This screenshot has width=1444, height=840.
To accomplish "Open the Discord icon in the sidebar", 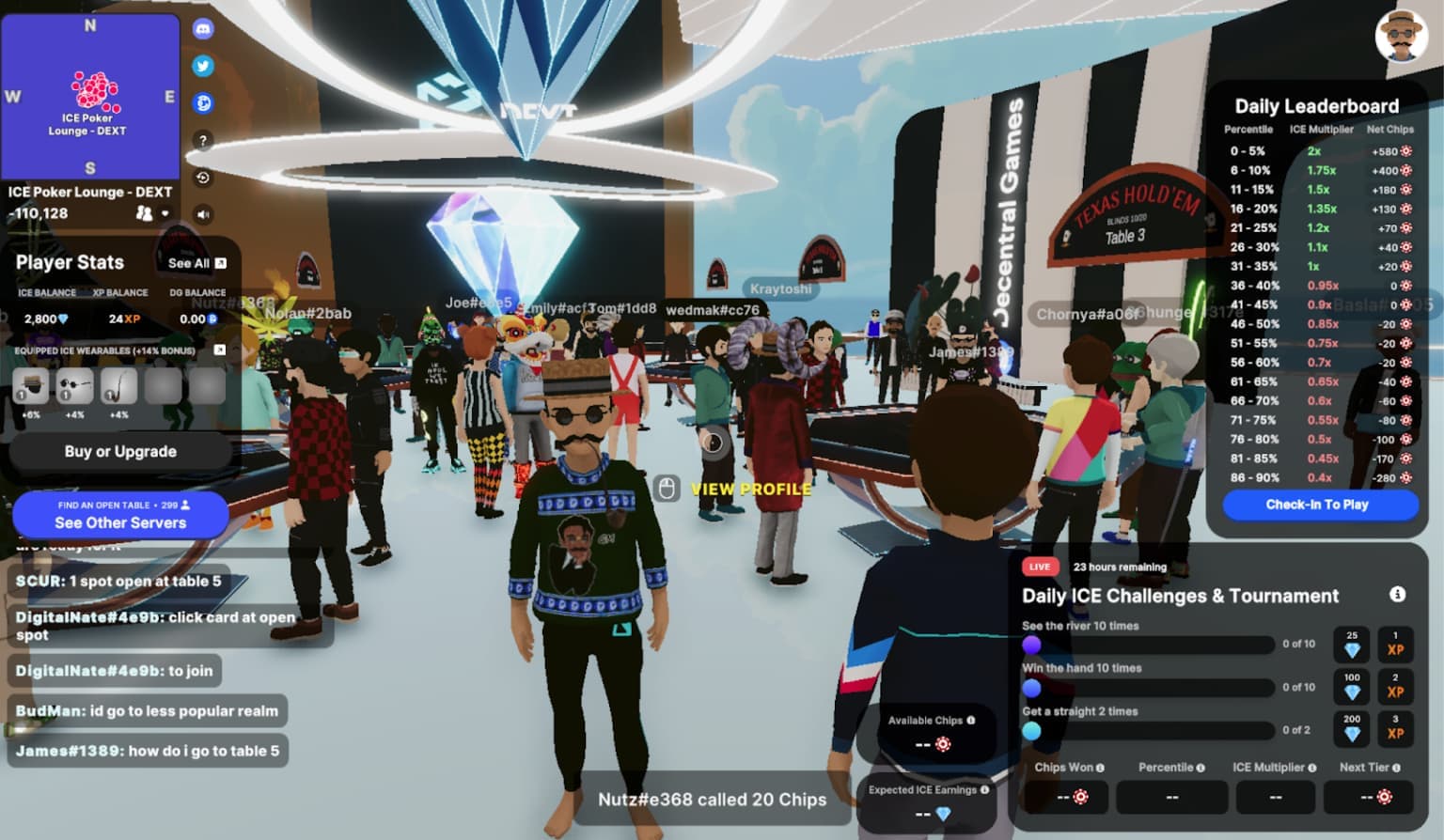I will click(x=203, y=29).
